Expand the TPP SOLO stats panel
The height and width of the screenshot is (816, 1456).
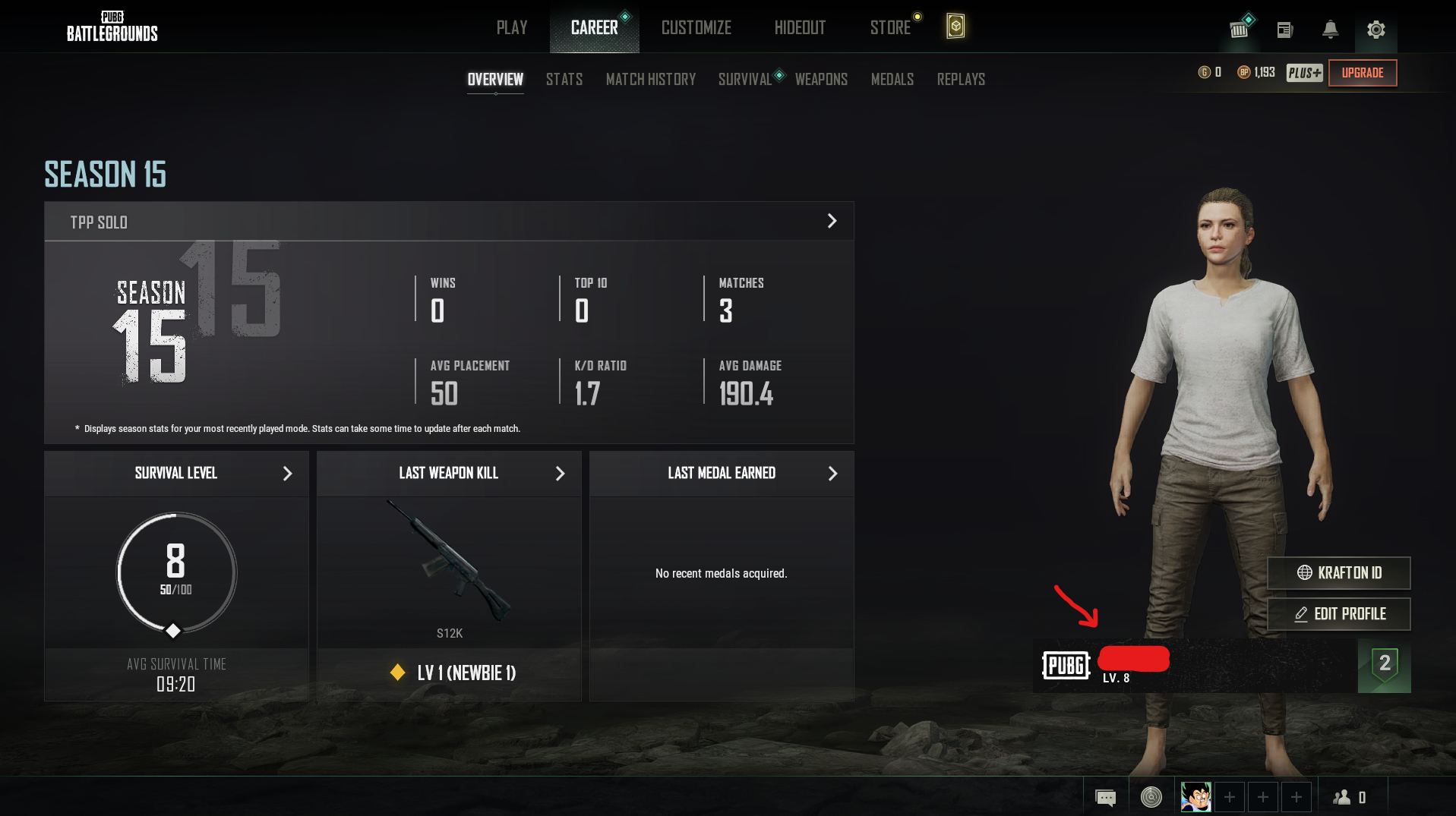pyautogui.click(x=832, y=221)
